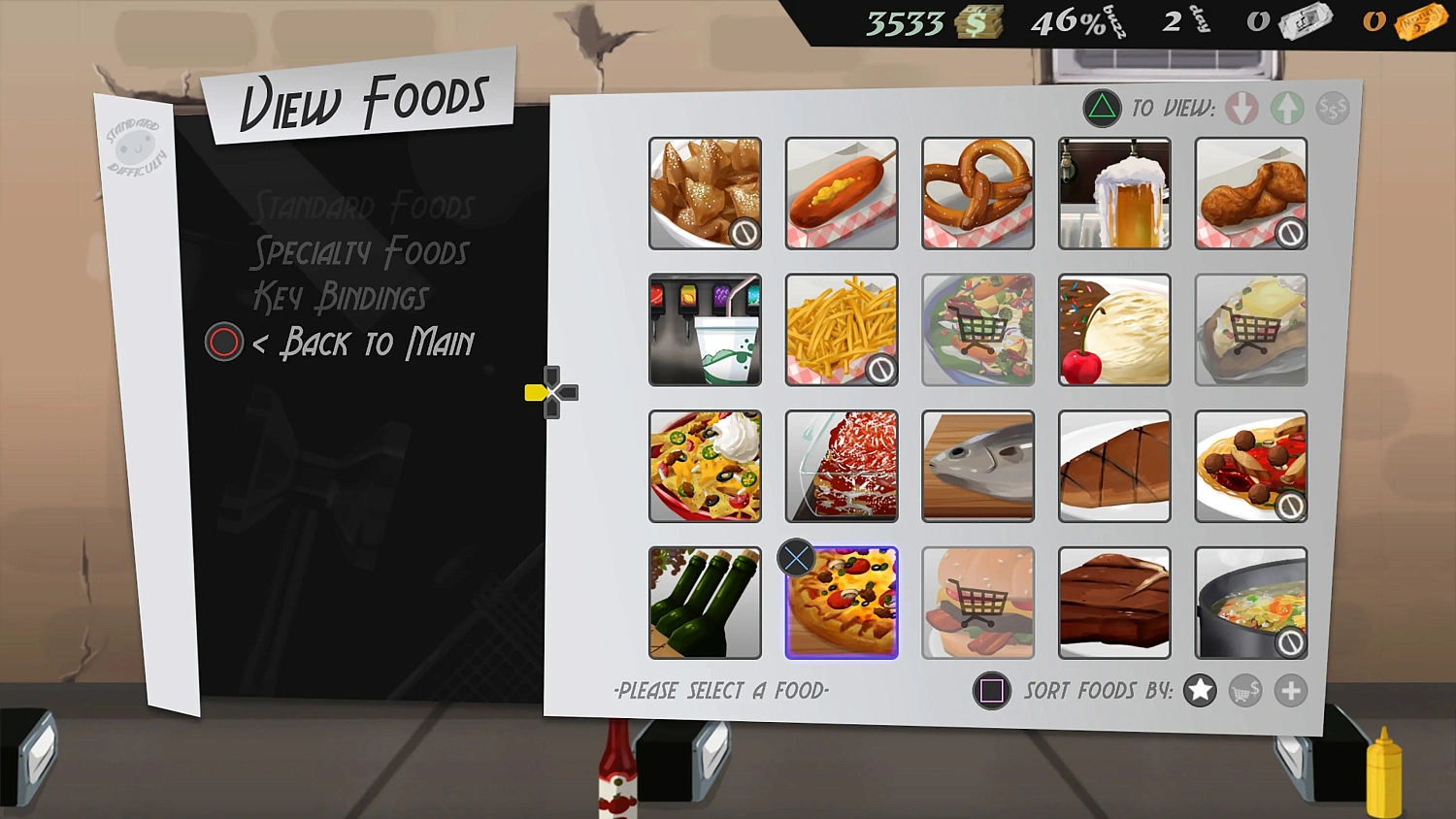The height and width of the screenshot is (819, 1456).
Task: Click the plus icon next to sort options
Action: point(1291,691)
